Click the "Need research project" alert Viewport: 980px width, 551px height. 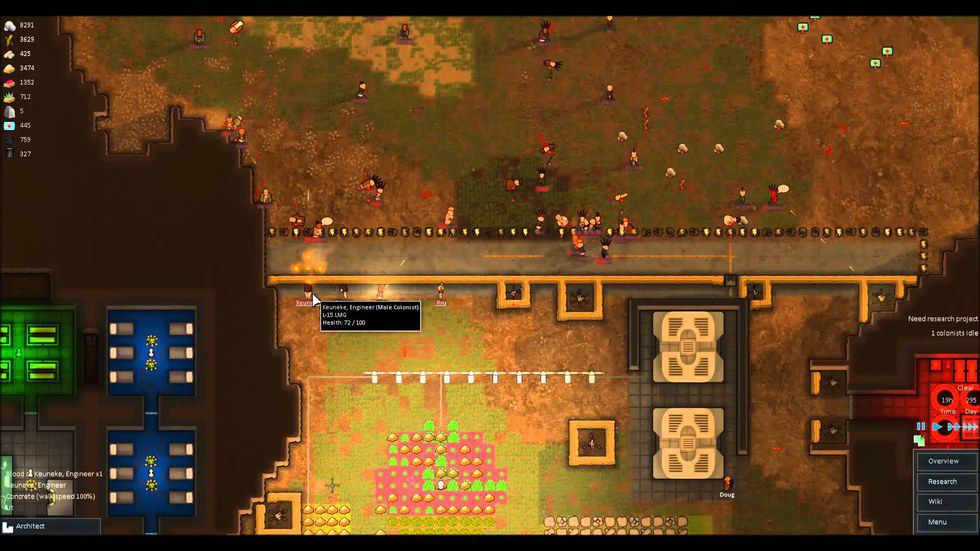point(942,319)
